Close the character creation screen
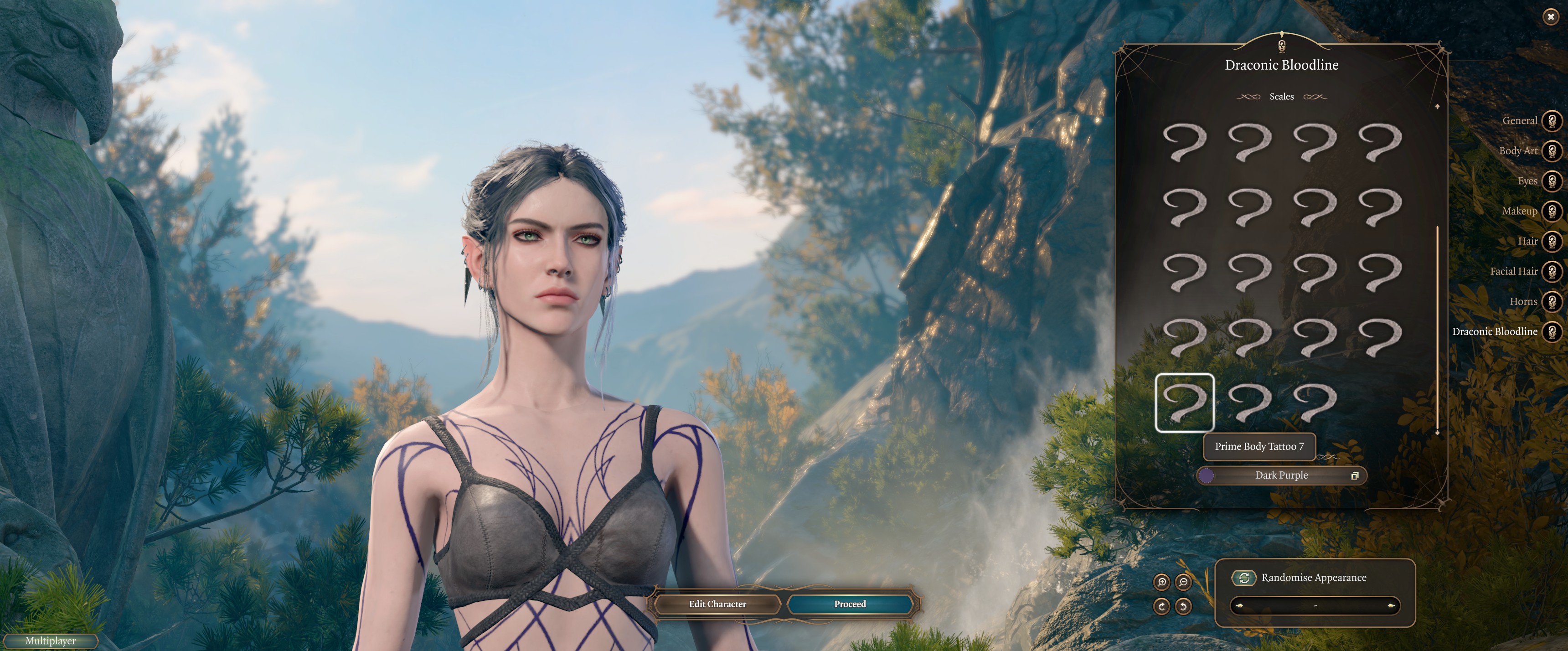1568x651 pixels. 1550,17
